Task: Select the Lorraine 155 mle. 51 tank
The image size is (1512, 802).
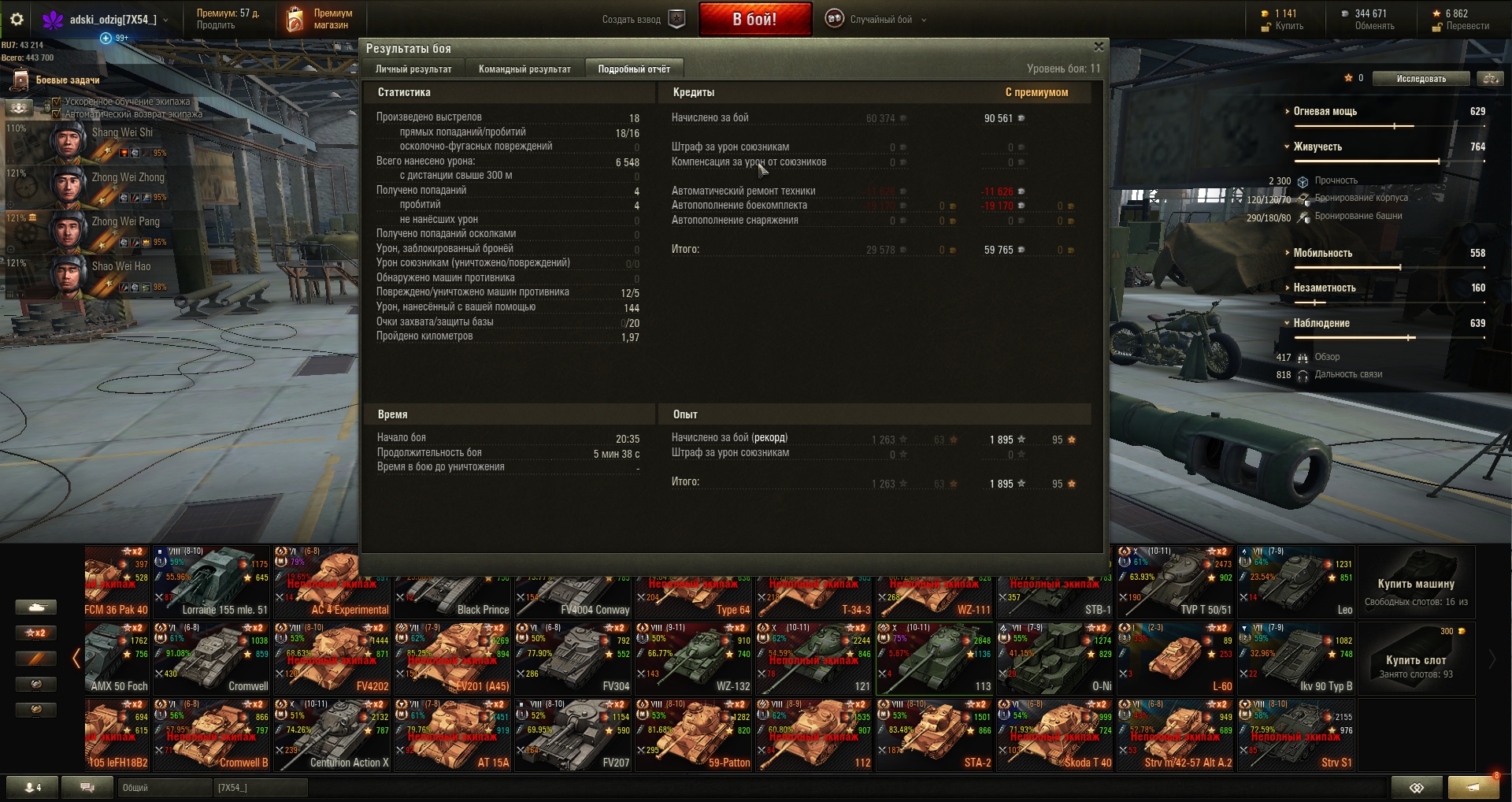Action: point(211,583)
